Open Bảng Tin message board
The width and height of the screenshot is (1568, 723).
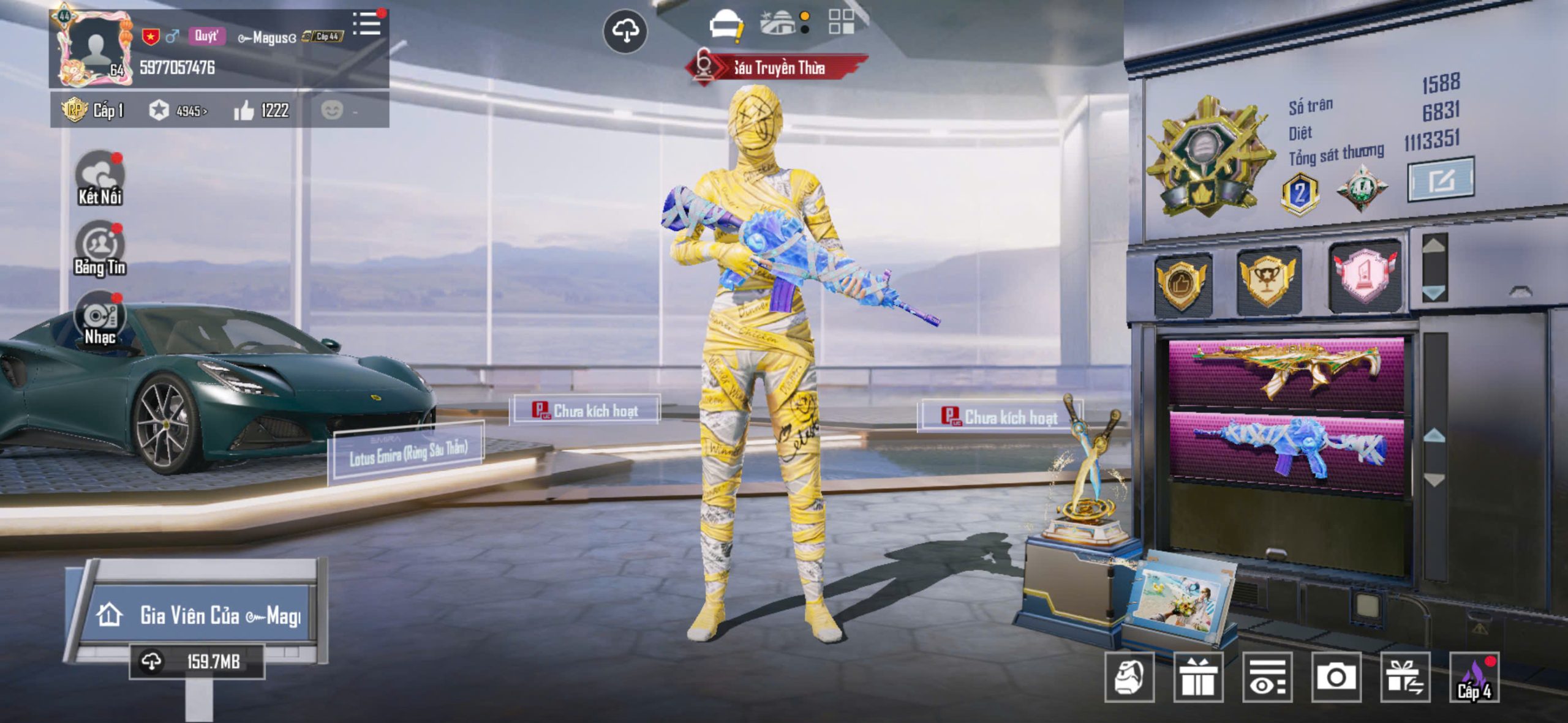click(x=99, y=249)
